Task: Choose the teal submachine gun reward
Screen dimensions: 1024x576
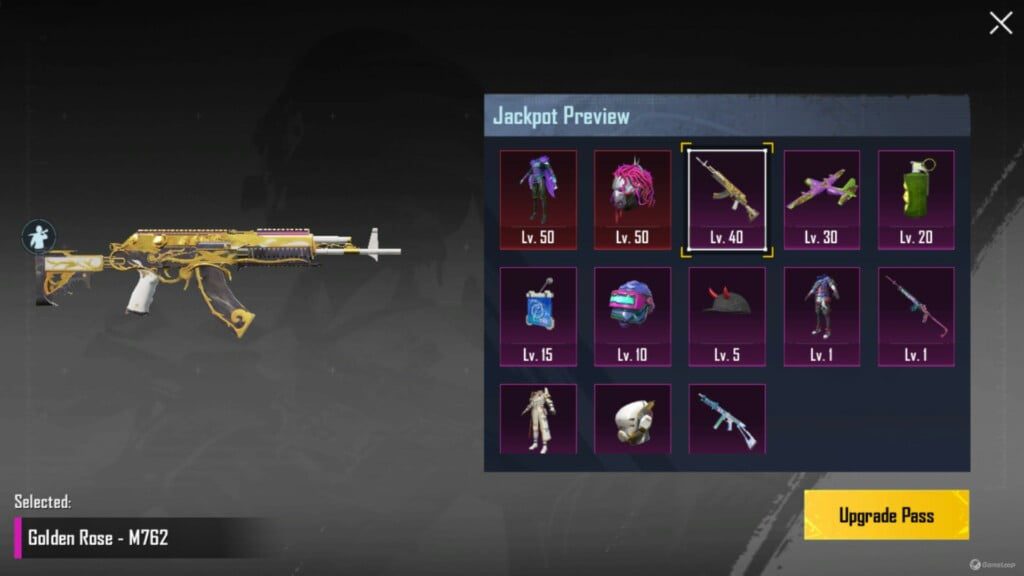Action: pos(727,419)
